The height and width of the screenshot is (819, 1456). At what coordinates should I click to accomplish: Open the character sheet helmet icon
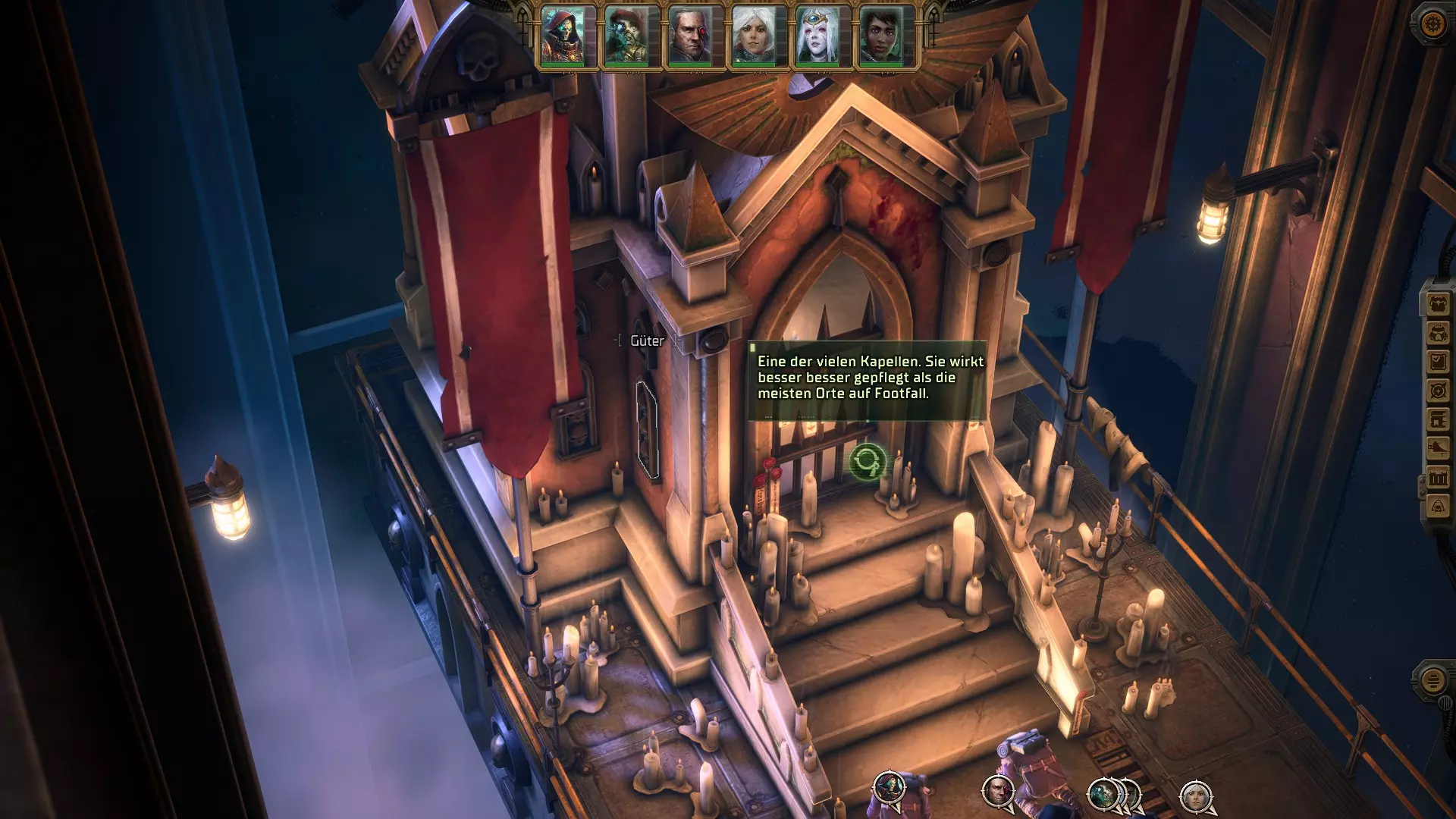(x=1439, y=334)
